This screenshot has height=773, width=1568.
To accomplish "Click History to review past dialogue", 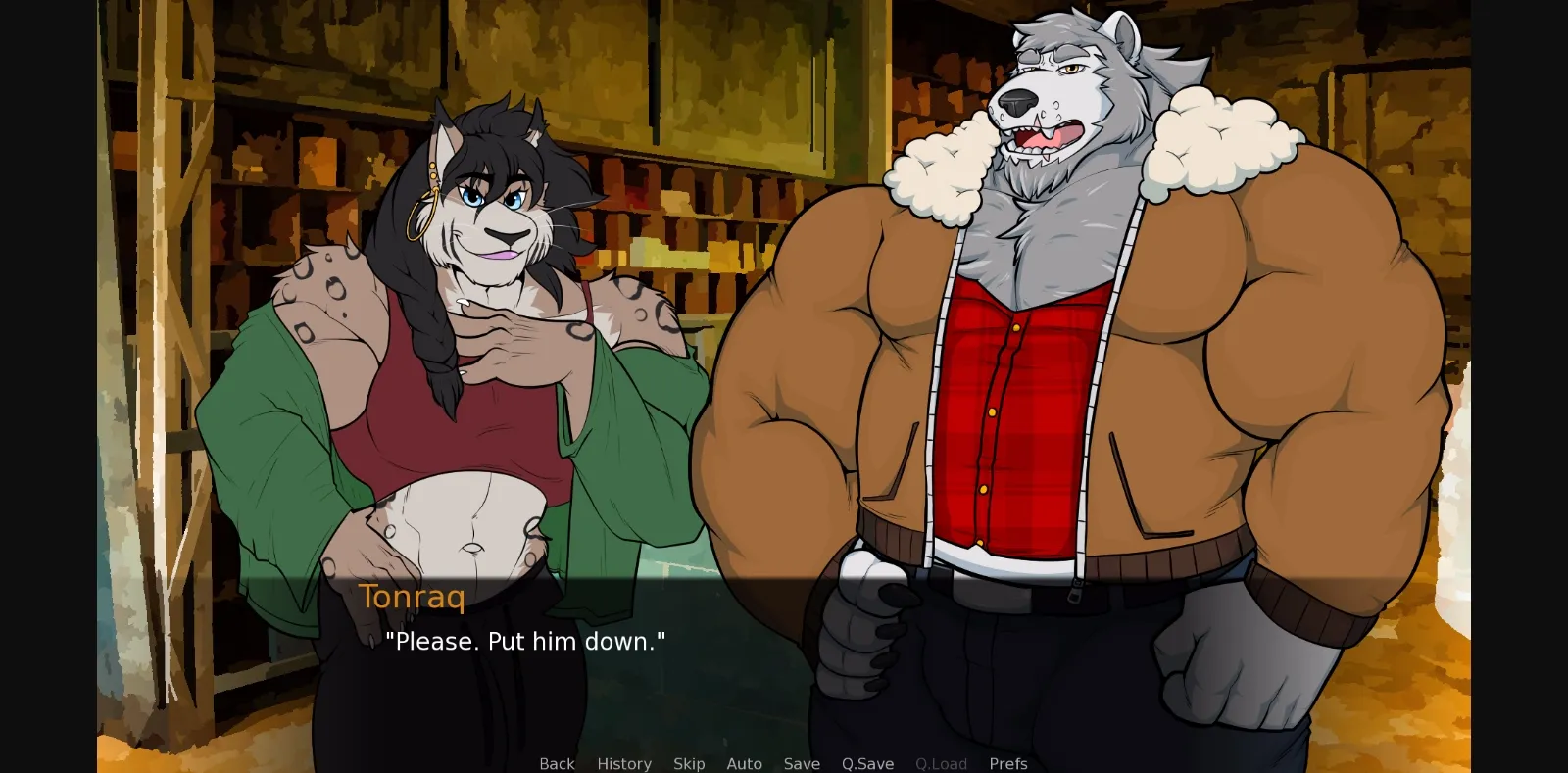I will coord(623,763).
